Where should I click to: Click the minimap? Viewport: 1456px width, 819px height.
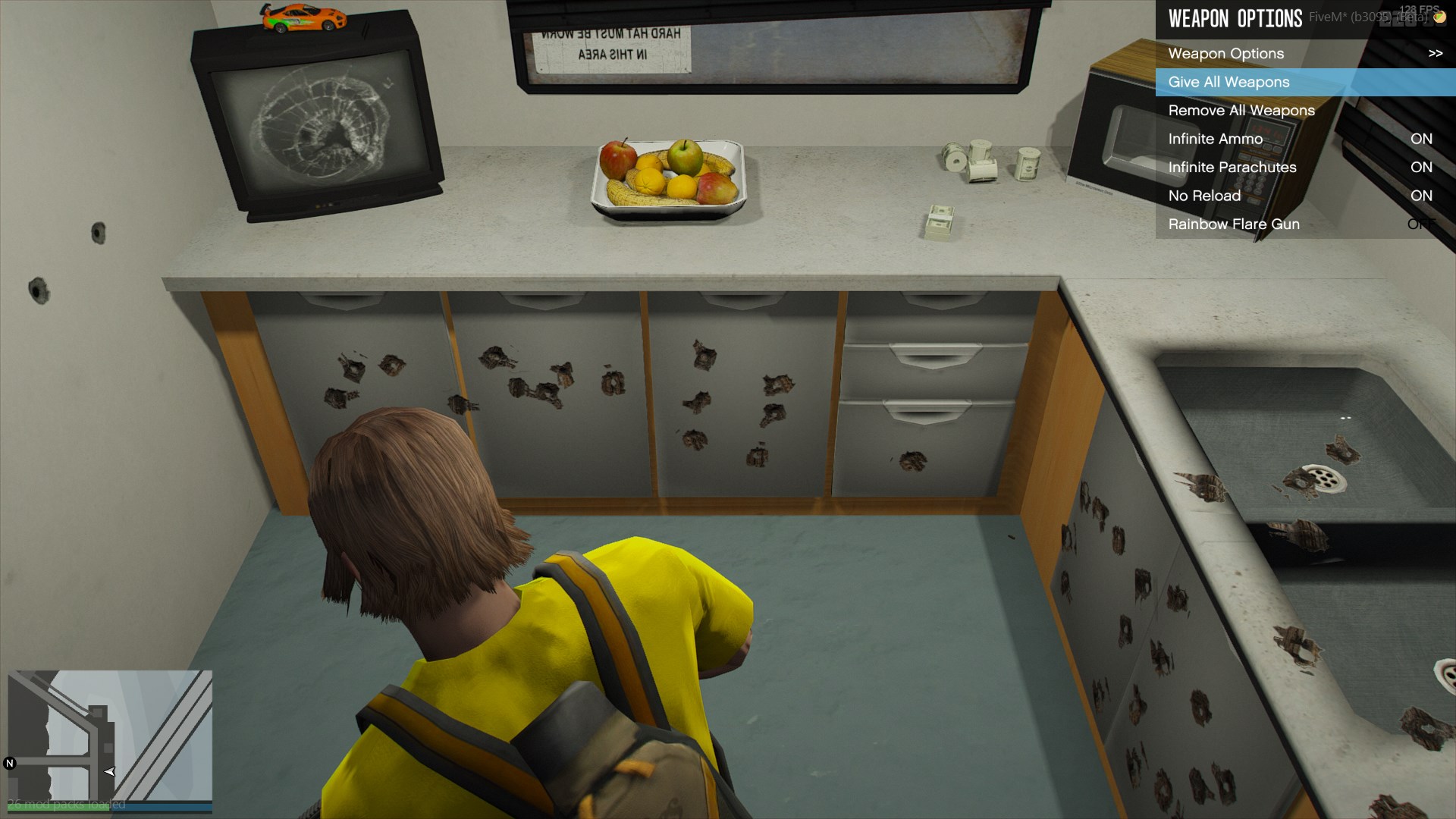110,736
